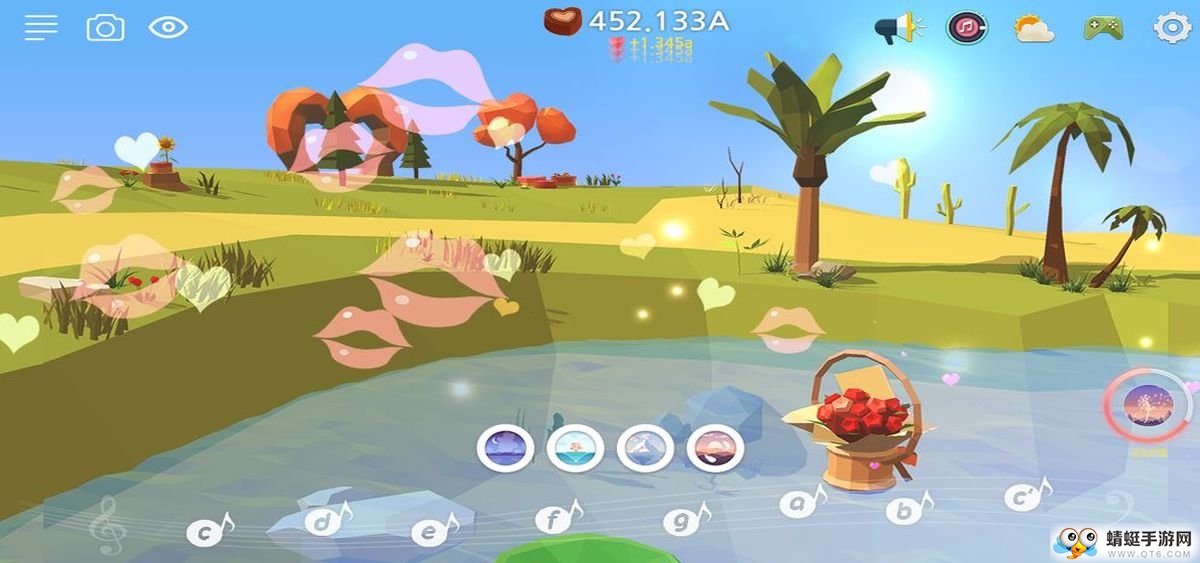Select the night moon scene bubble
Screen dimensions: 1200x563
pos(505,447)
